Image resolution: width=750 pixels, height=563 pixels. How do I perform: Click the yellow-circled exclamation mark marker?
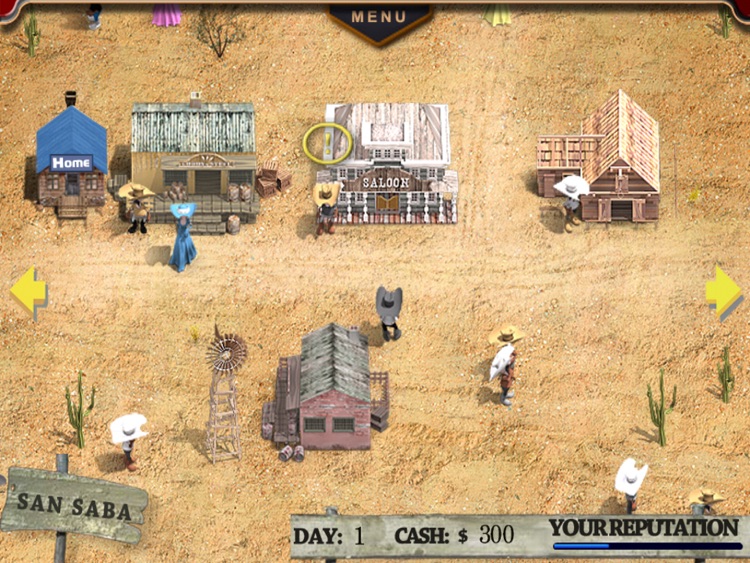(327, 143)
